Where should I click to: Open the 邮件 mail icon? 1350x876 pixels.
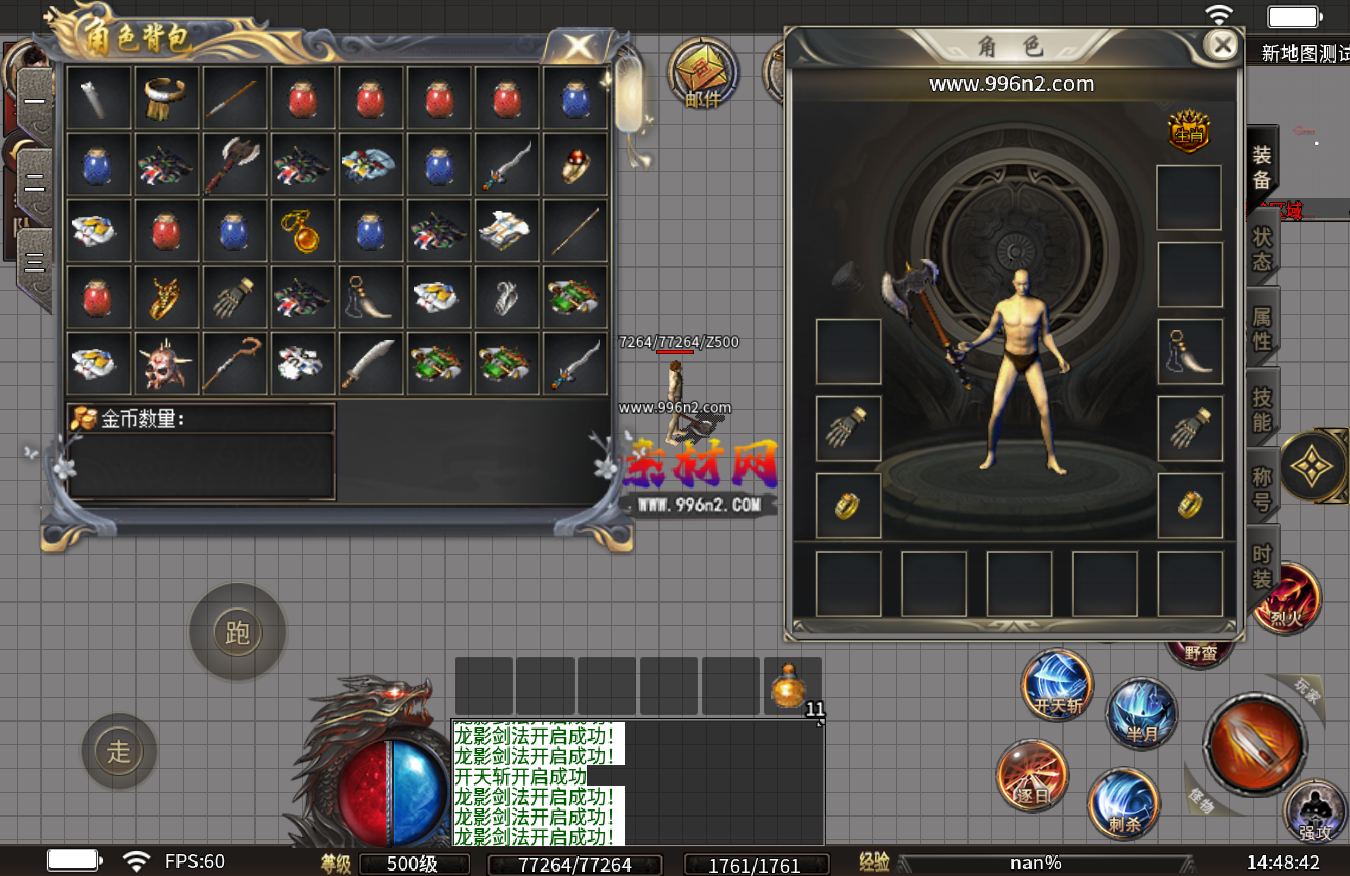pos(703,74)
